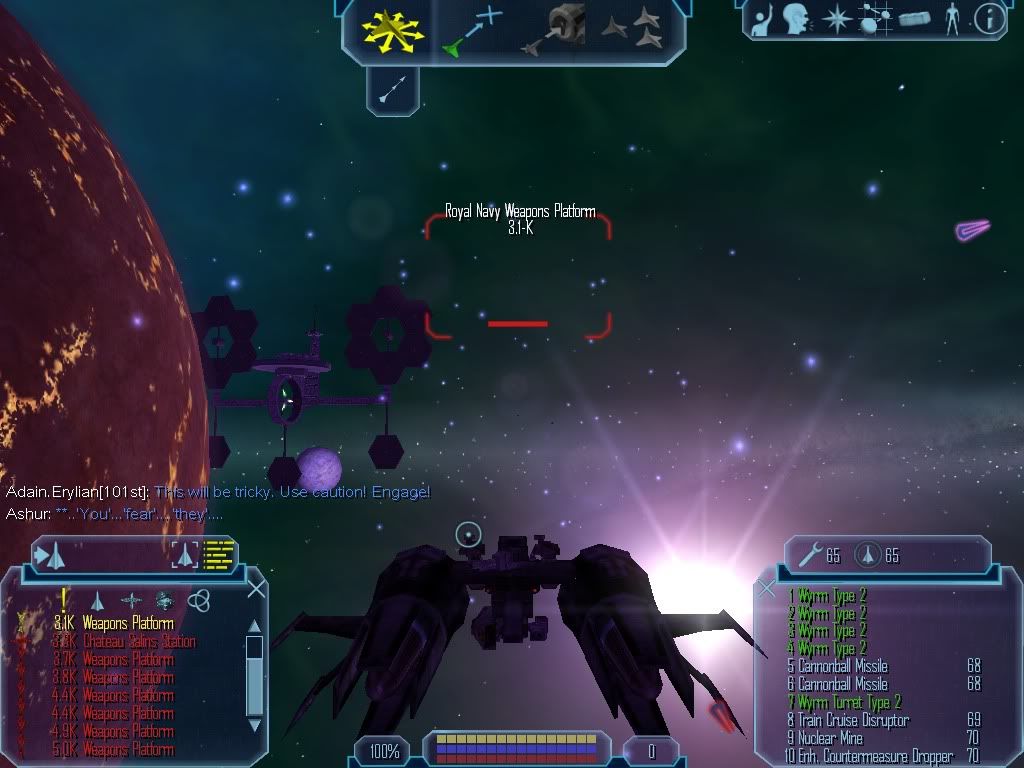Open the Nav Map planets-and-grid icon
Image resolution: width=1024 pixels, height=768 pixels.
[x=875, y=19]
